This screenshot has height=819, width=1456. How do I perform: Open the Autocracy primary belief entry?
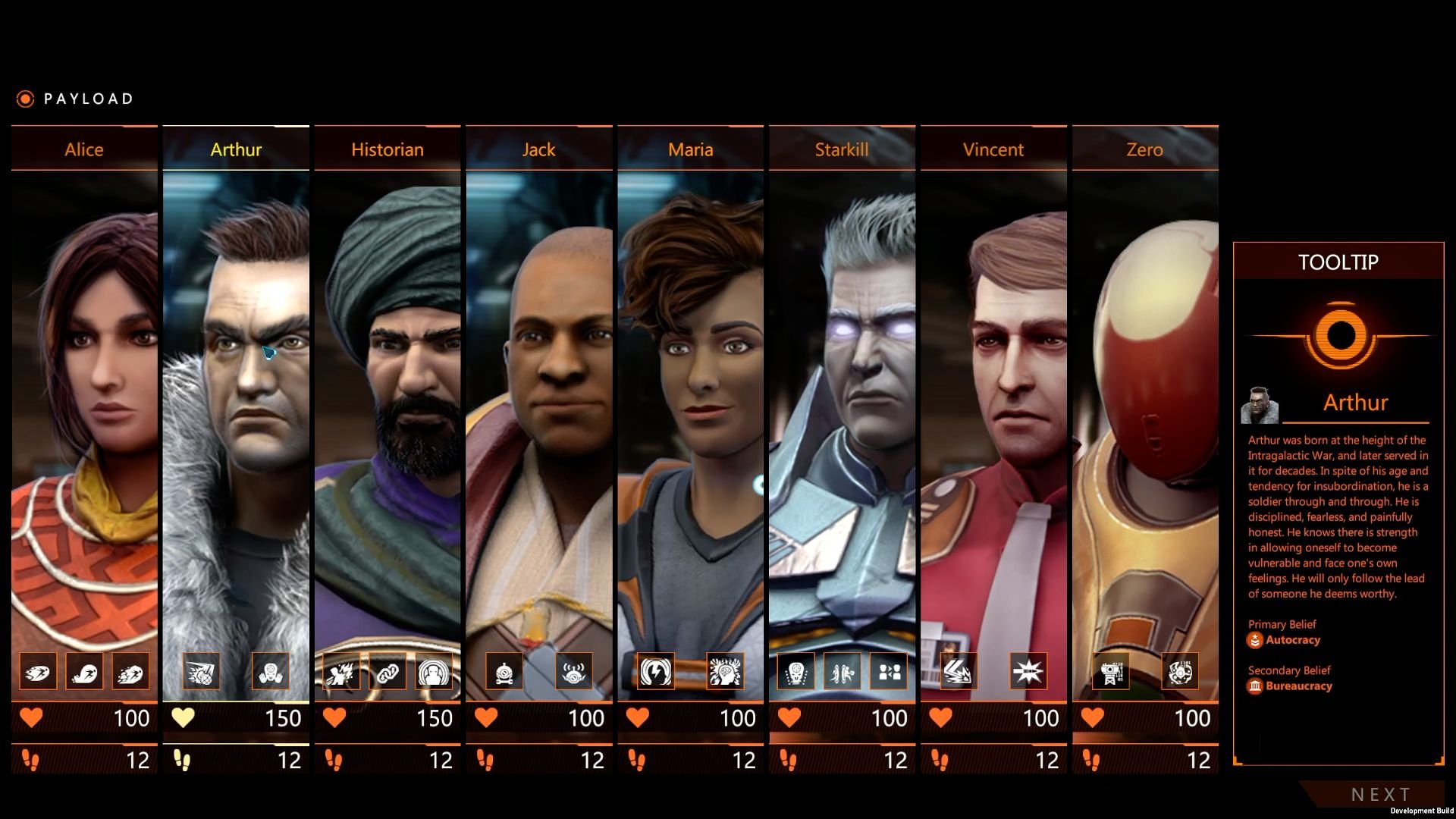pyautogui.click(x=1292, y=640)
